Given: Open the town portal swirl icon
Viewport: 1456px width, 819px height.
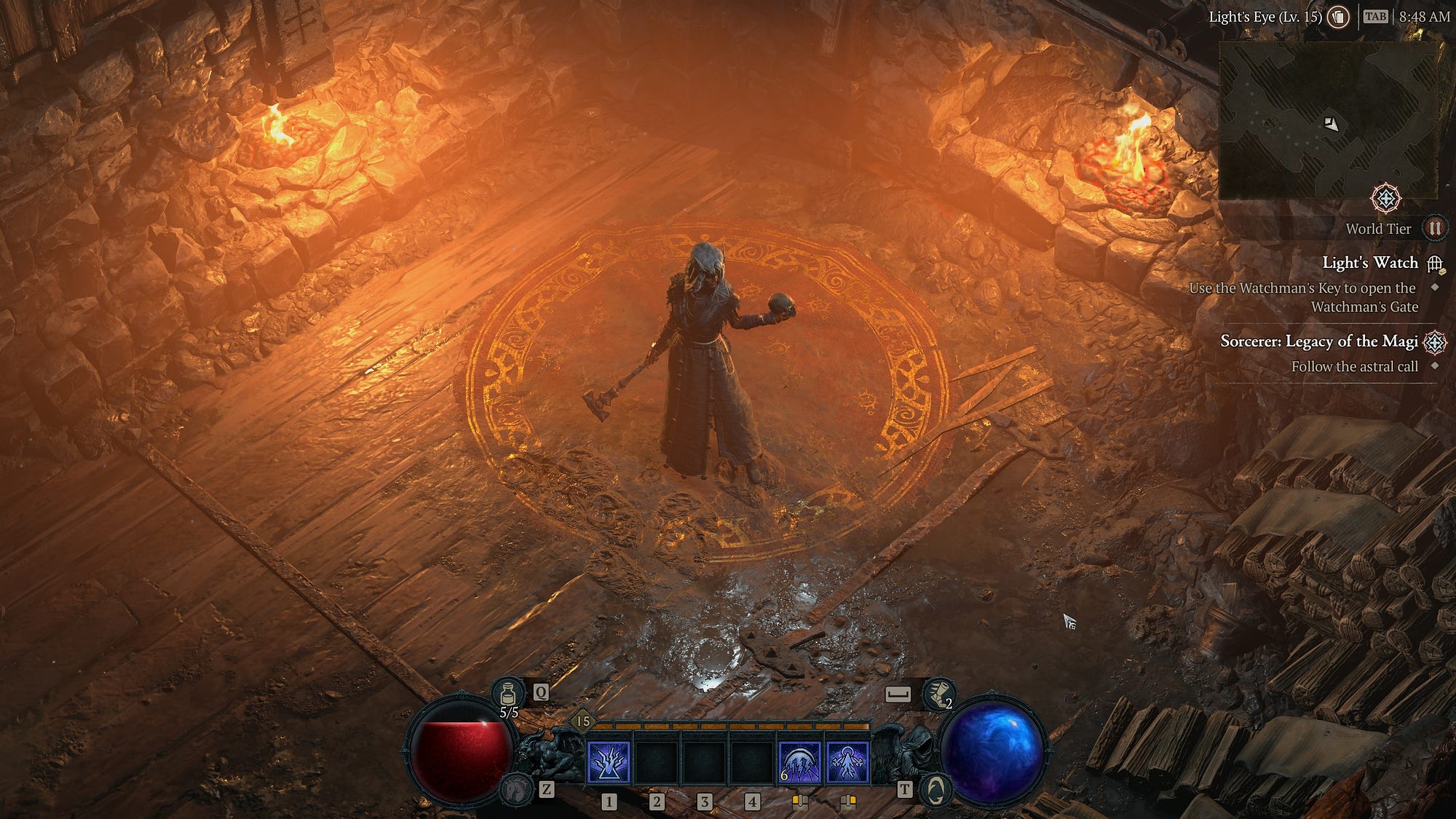Looking at the screenshot, I should 935,789.
